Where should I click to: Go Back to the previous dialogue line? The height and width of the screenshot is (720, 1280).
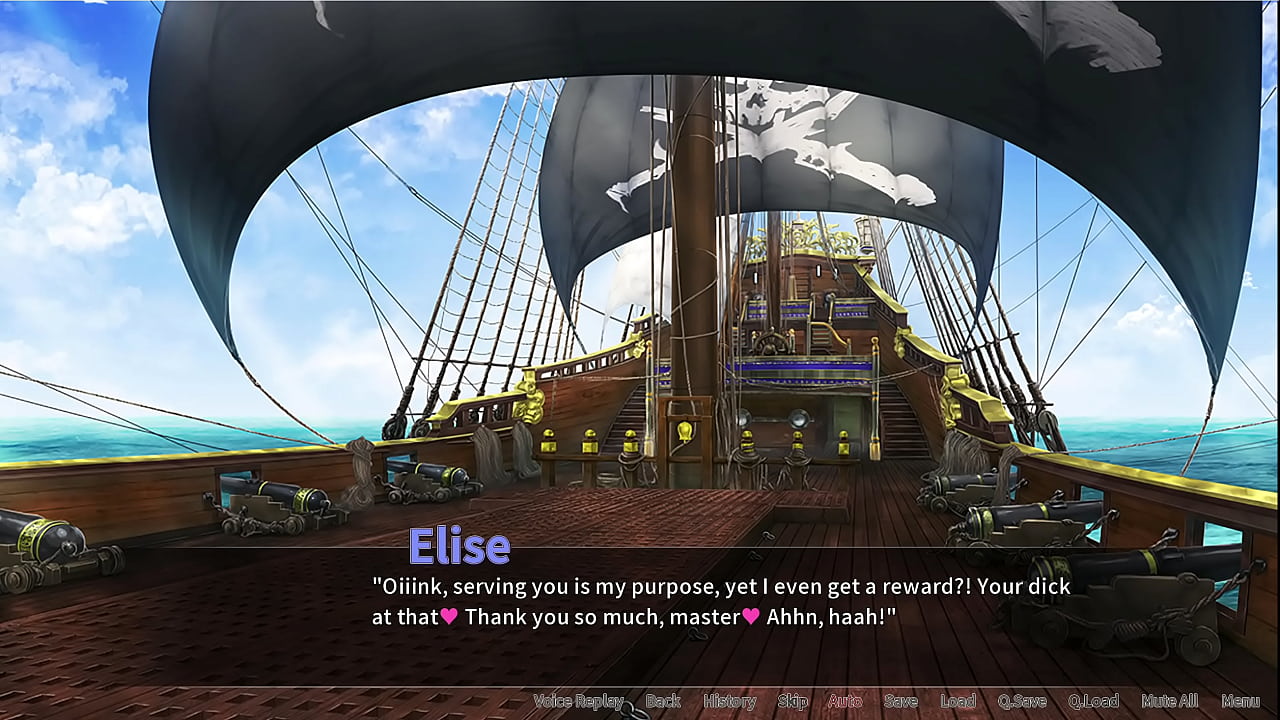click(x=663, y=701)
